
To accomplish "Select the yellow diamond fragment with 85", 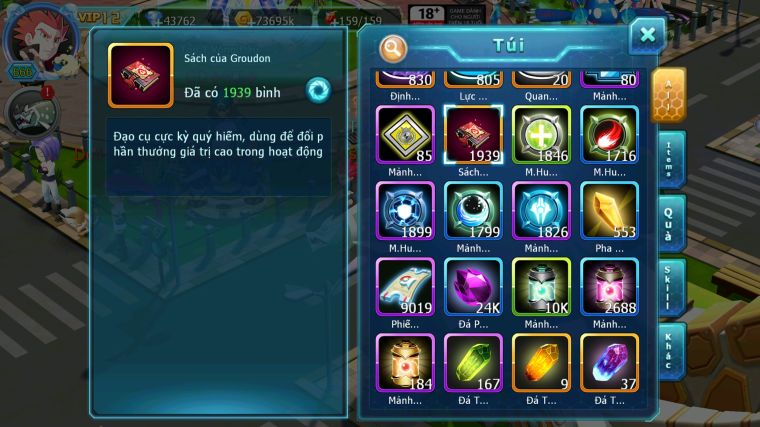I will pyautogui.click(x=405, y=135).
